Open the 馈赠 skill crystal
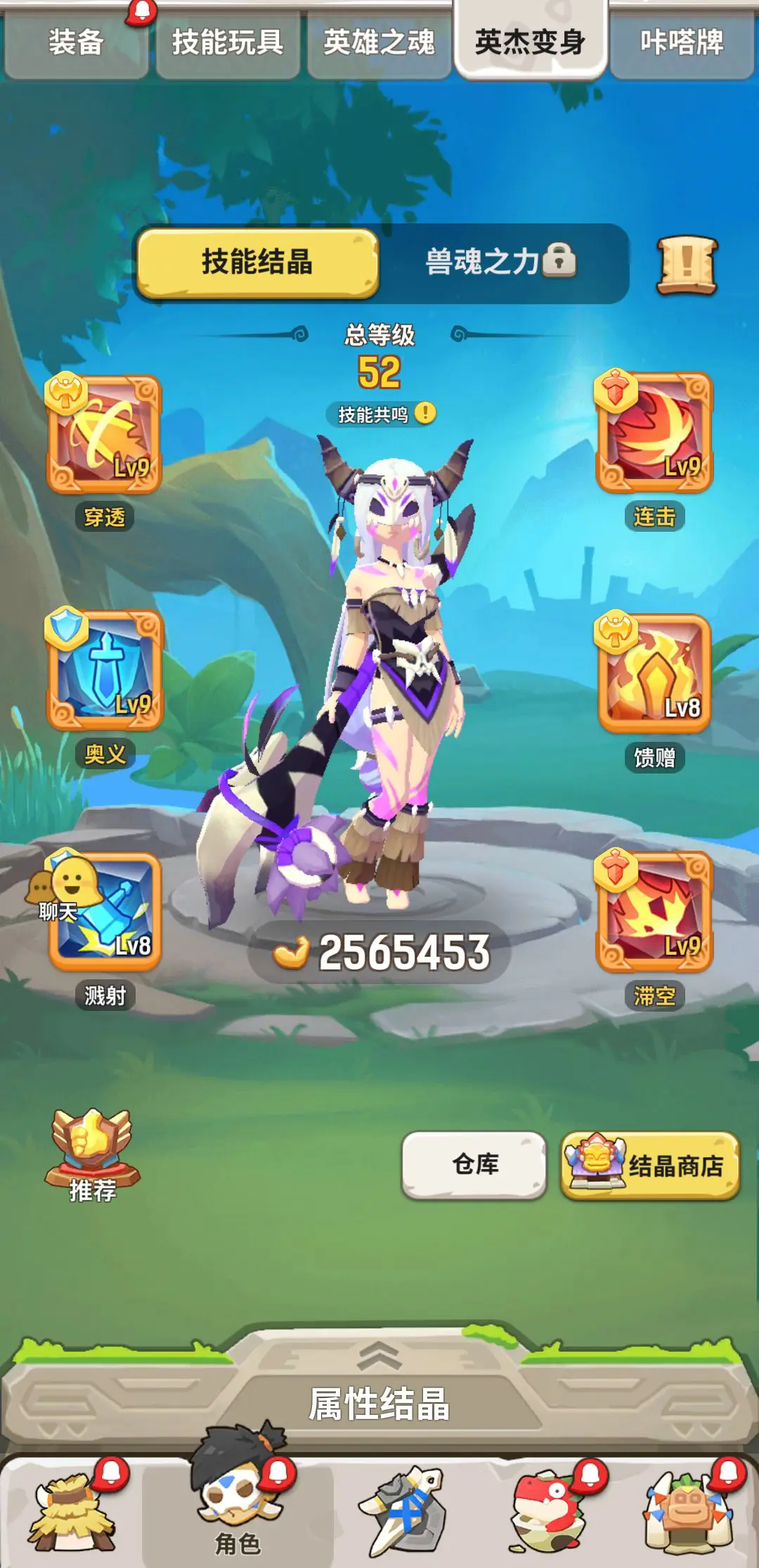Screen dimensions: 759x1568 [x=654, y=674]
